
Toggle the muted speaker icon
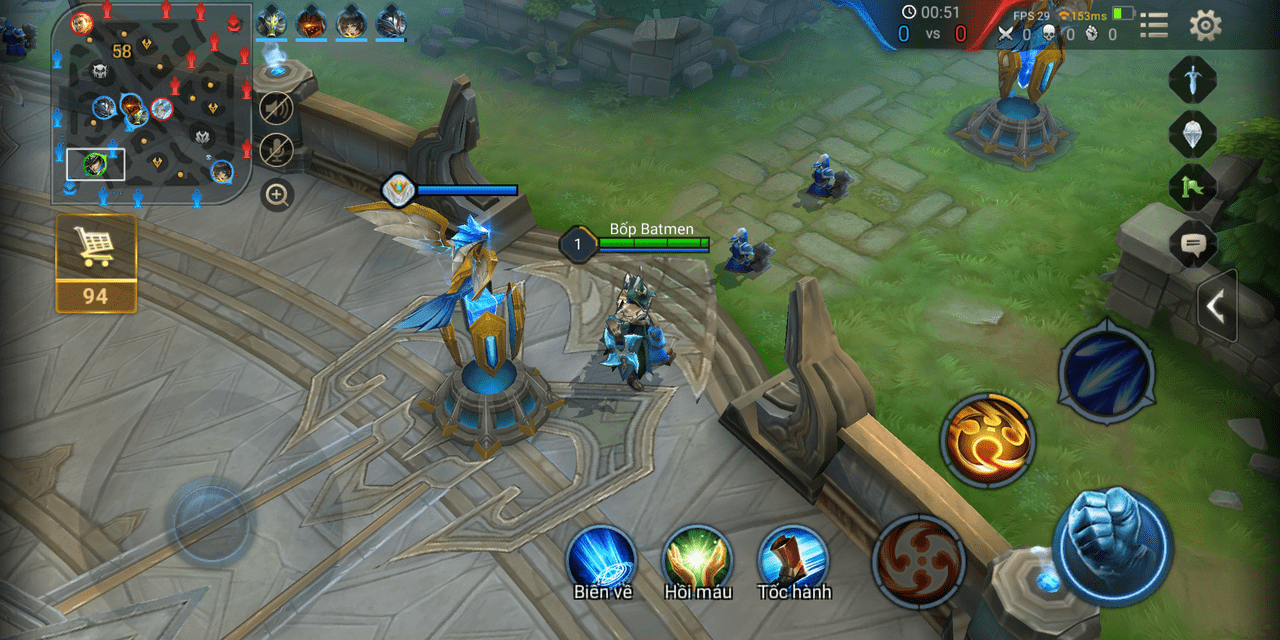point(276,107)
